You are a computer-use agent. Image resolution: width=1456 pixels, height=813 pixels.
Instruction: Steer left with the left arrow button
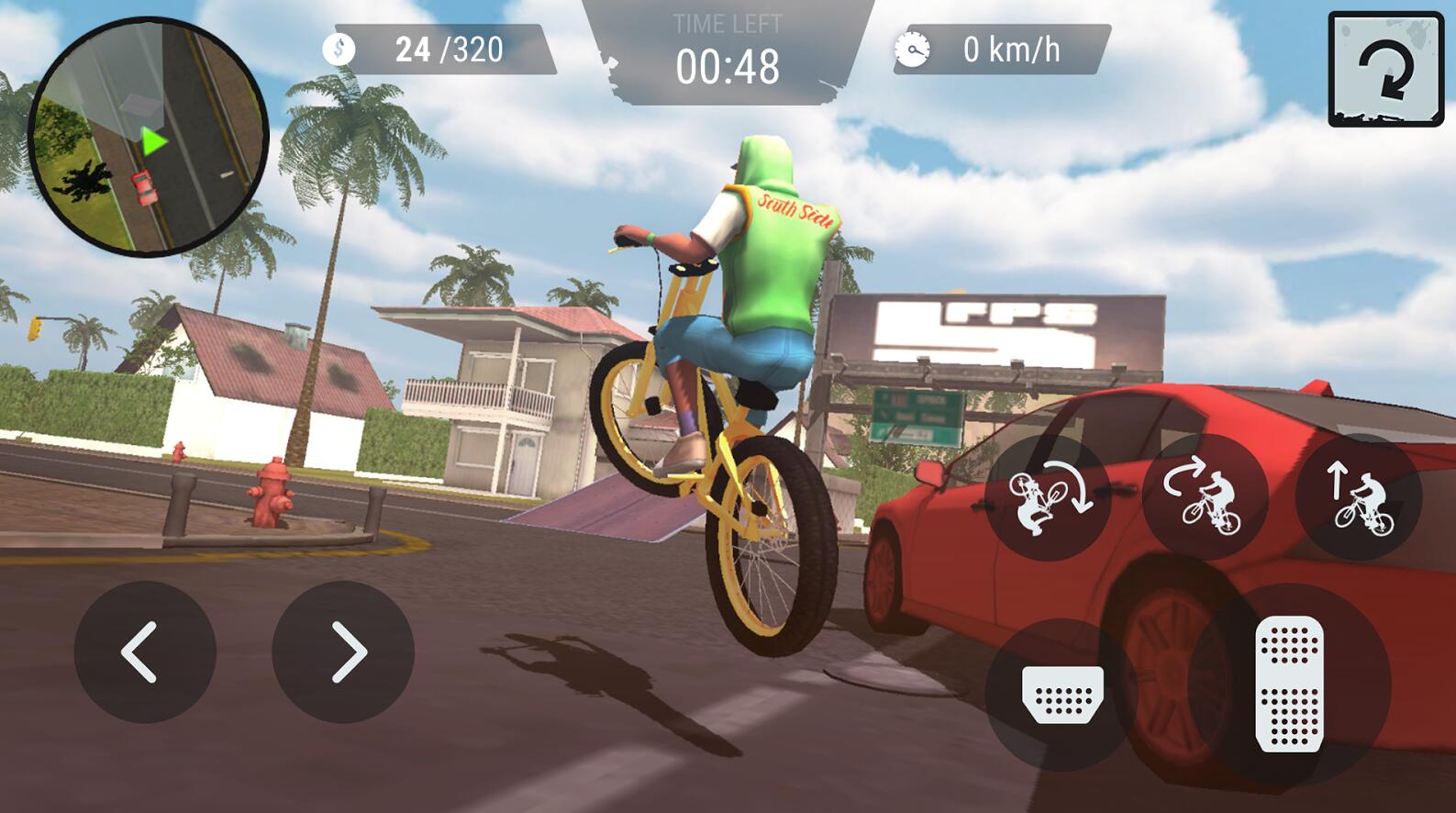[144, 652]
